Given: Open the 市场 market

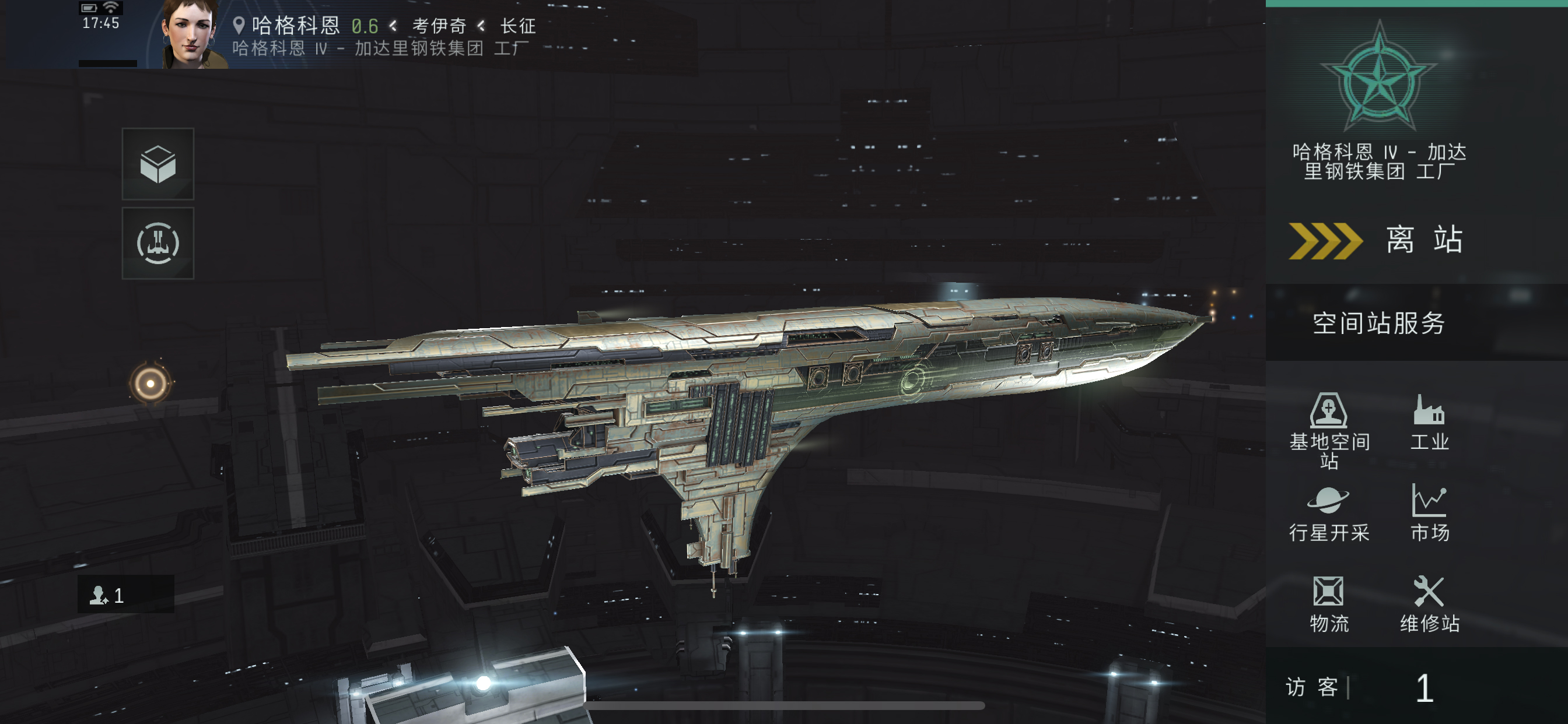Looking at the screenshot, I should click(x=1429, y=514).
